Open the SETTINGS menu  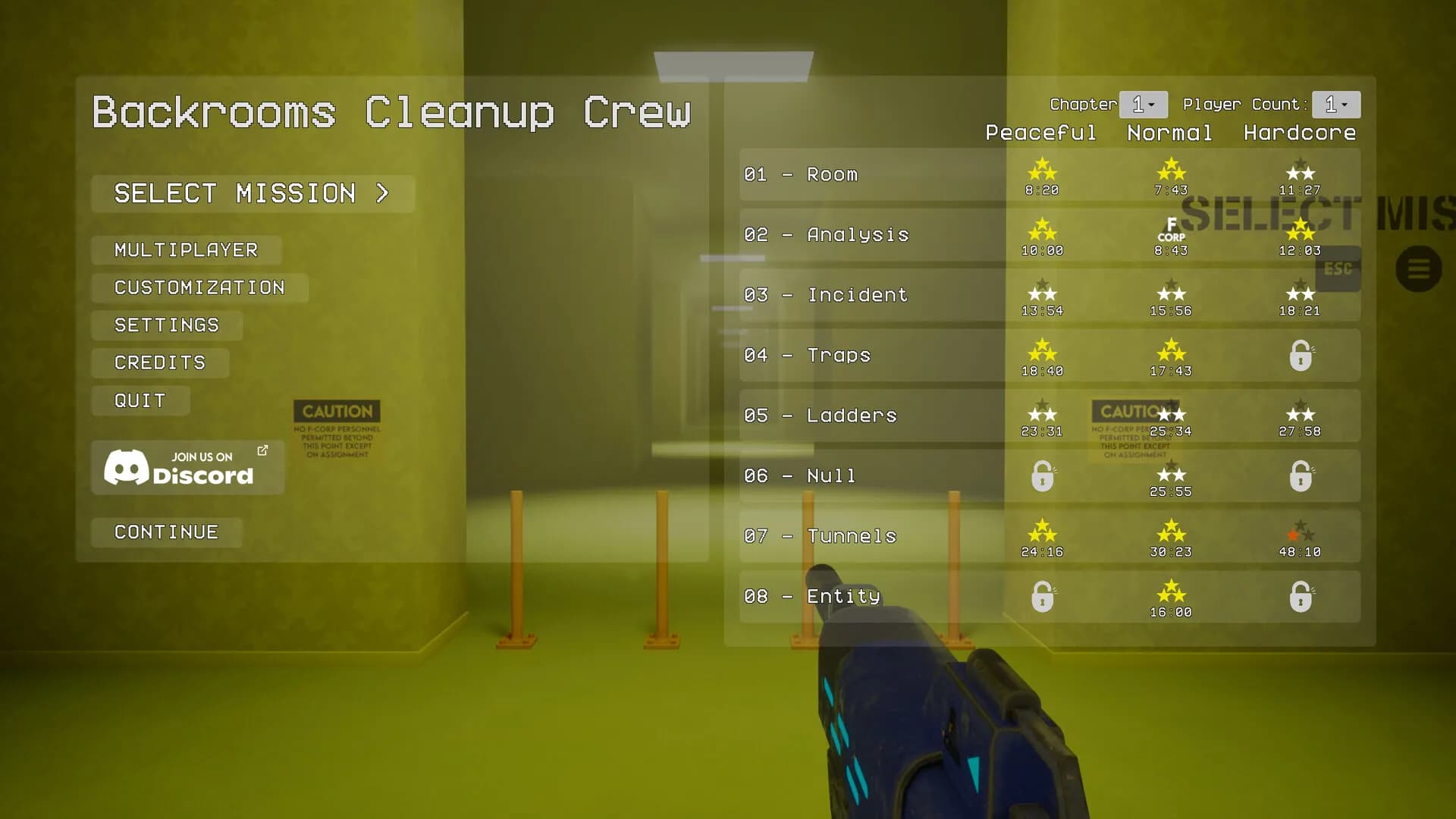click(x=166, y=325)
